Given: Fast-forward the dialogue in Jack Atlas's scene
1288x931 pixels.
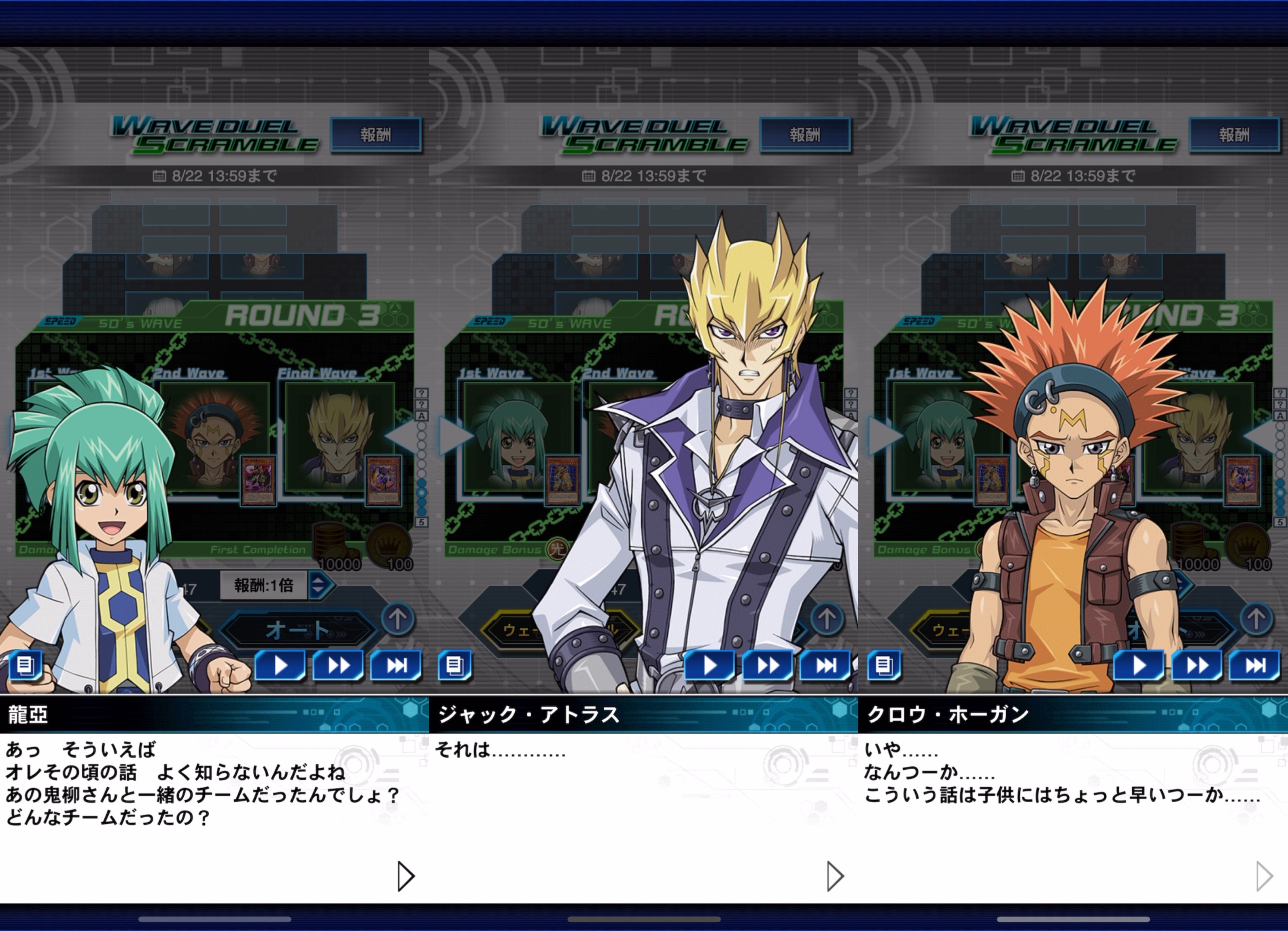Looking at the screenshot, I should tap(768, 665).
